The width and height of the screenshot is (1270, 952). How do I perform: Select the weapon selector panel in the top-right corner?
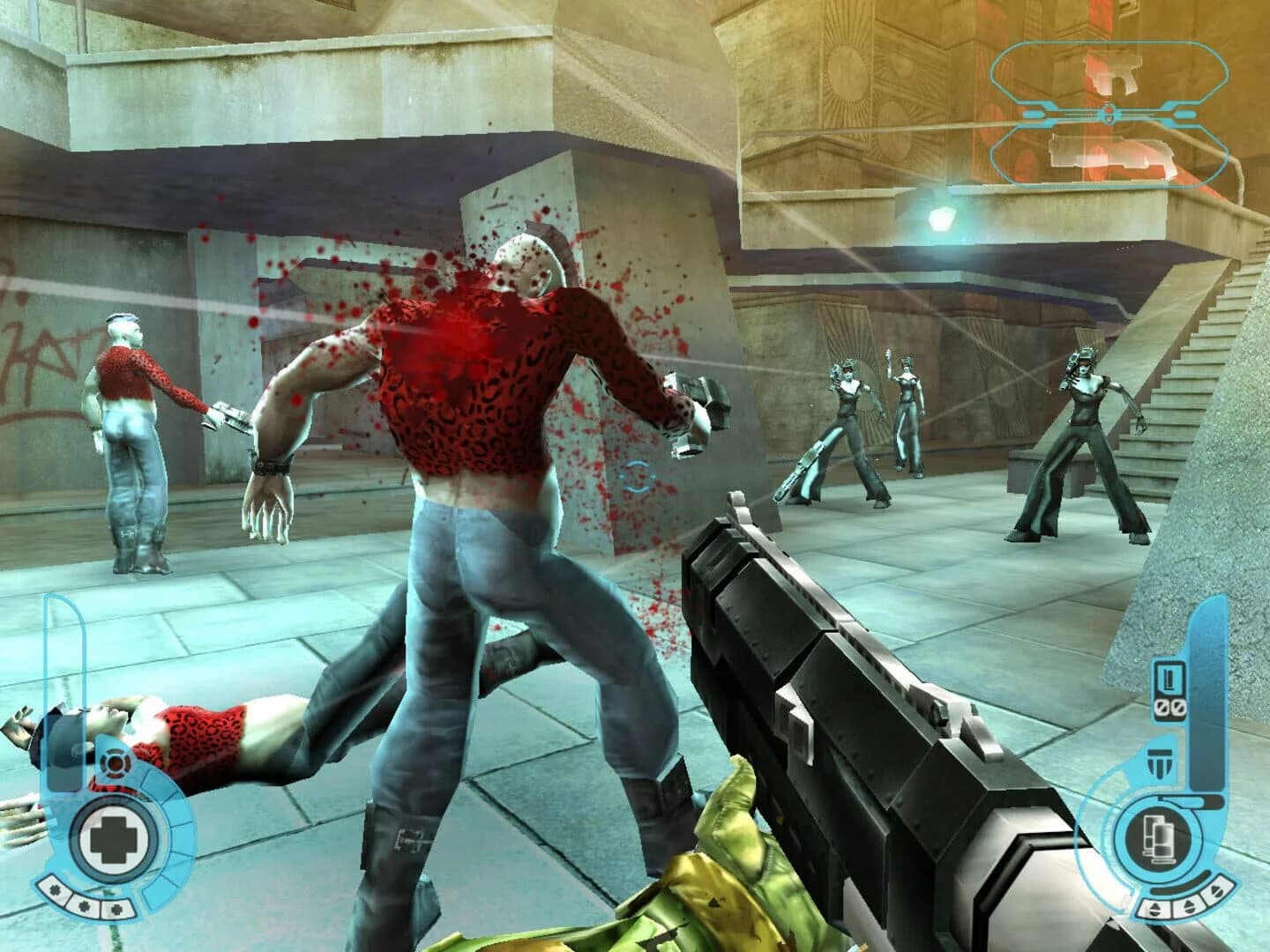point(1111,115)
